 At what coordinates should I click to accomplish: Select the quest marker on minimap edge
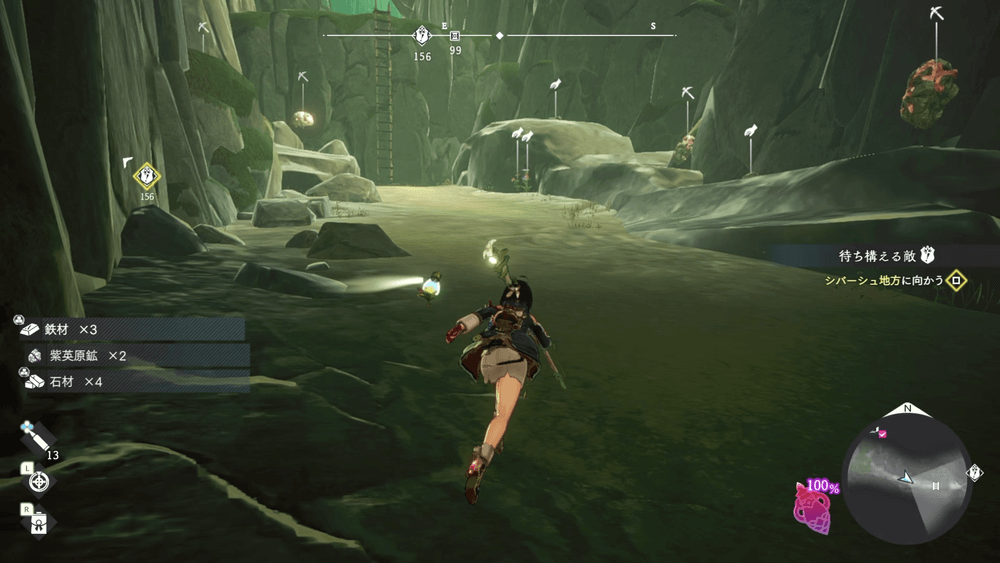click(975, 473)
